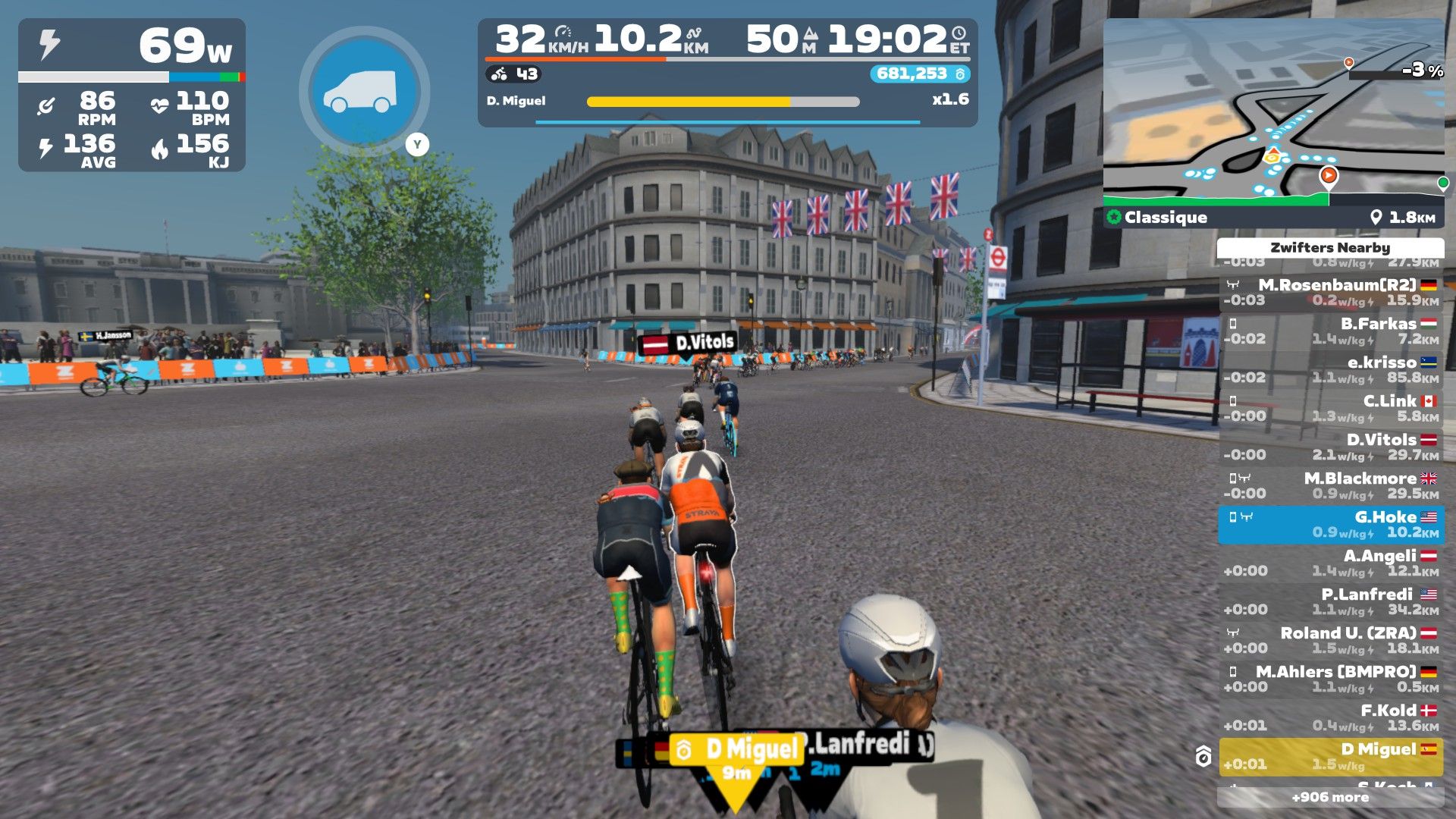Viewport: 1456px width, 819px height.
Task: Expand the +906 more riders list
Action: (1330, 797)
